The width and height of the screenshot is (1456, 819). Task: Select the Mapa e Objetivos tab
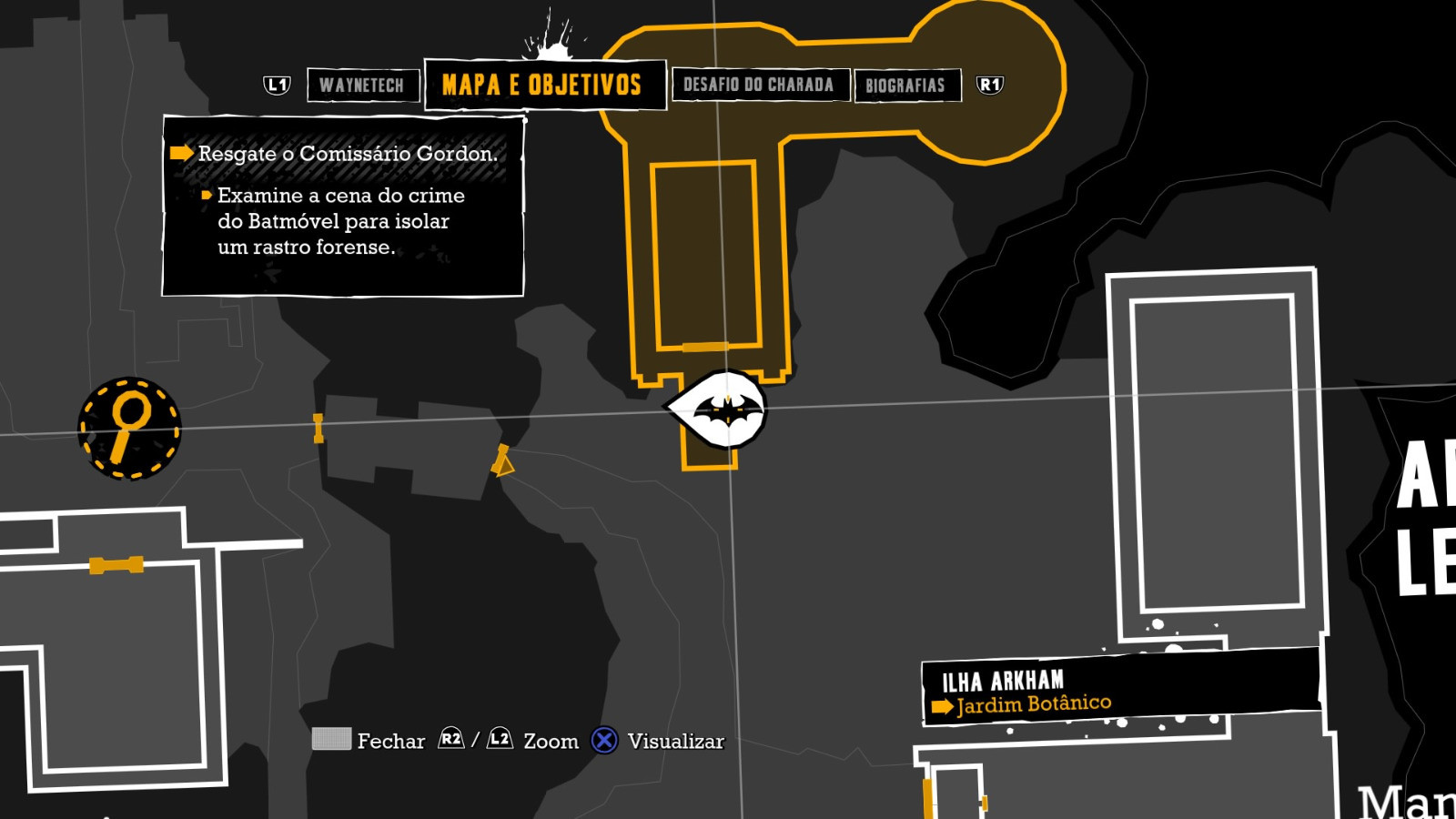pos(543,86)
